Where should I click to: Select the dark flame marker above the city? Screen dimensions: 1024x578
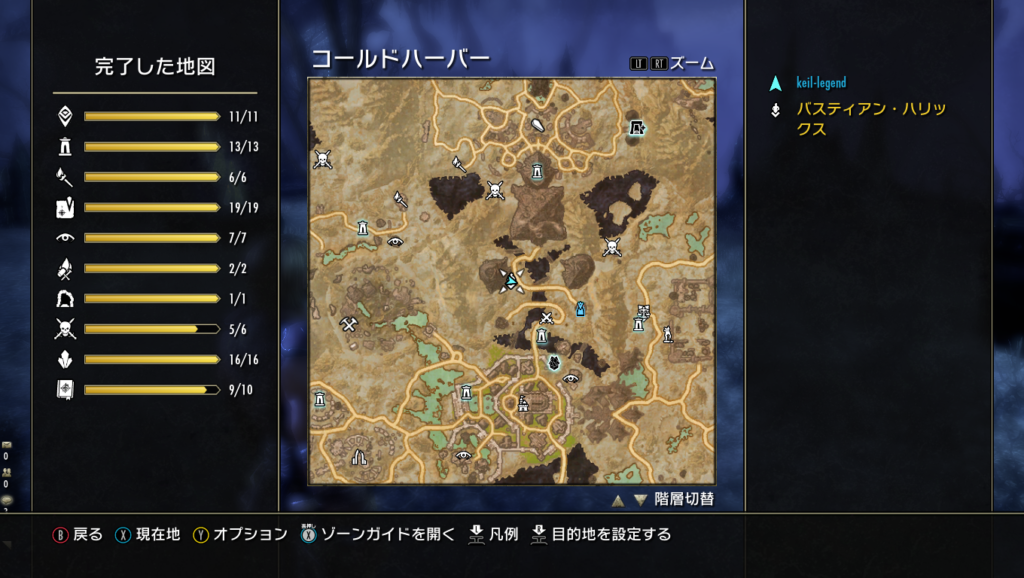[x=553, y=362]
